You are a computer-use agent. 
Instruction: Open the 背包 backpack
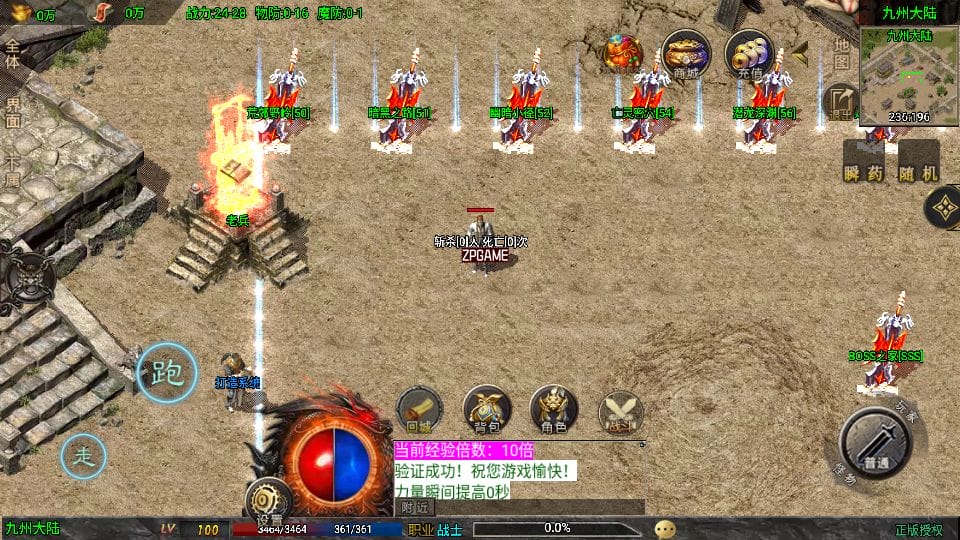coord(487,410)
